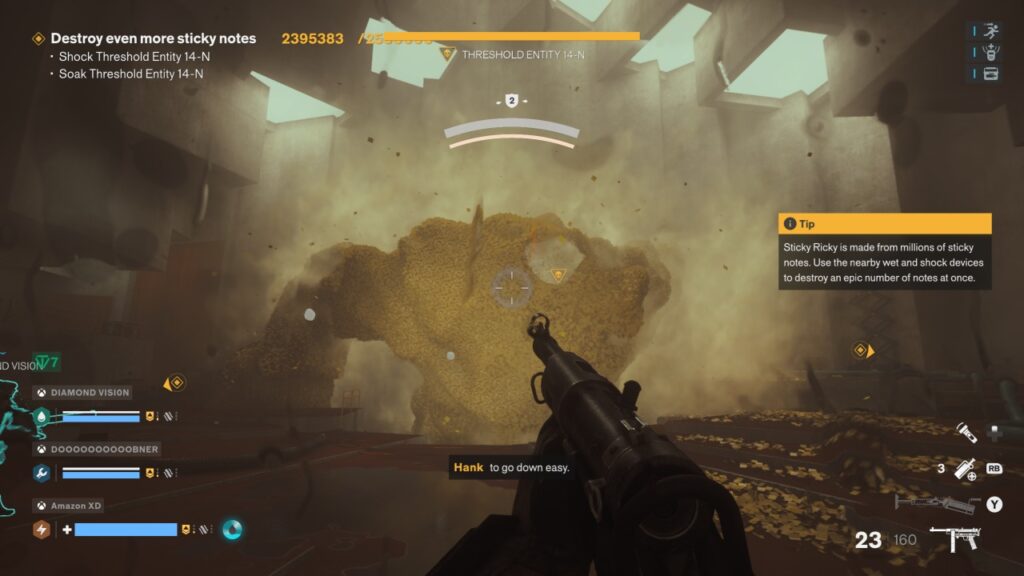
Task: Click the card-shaped perk icon
Action: click(991, 73)
